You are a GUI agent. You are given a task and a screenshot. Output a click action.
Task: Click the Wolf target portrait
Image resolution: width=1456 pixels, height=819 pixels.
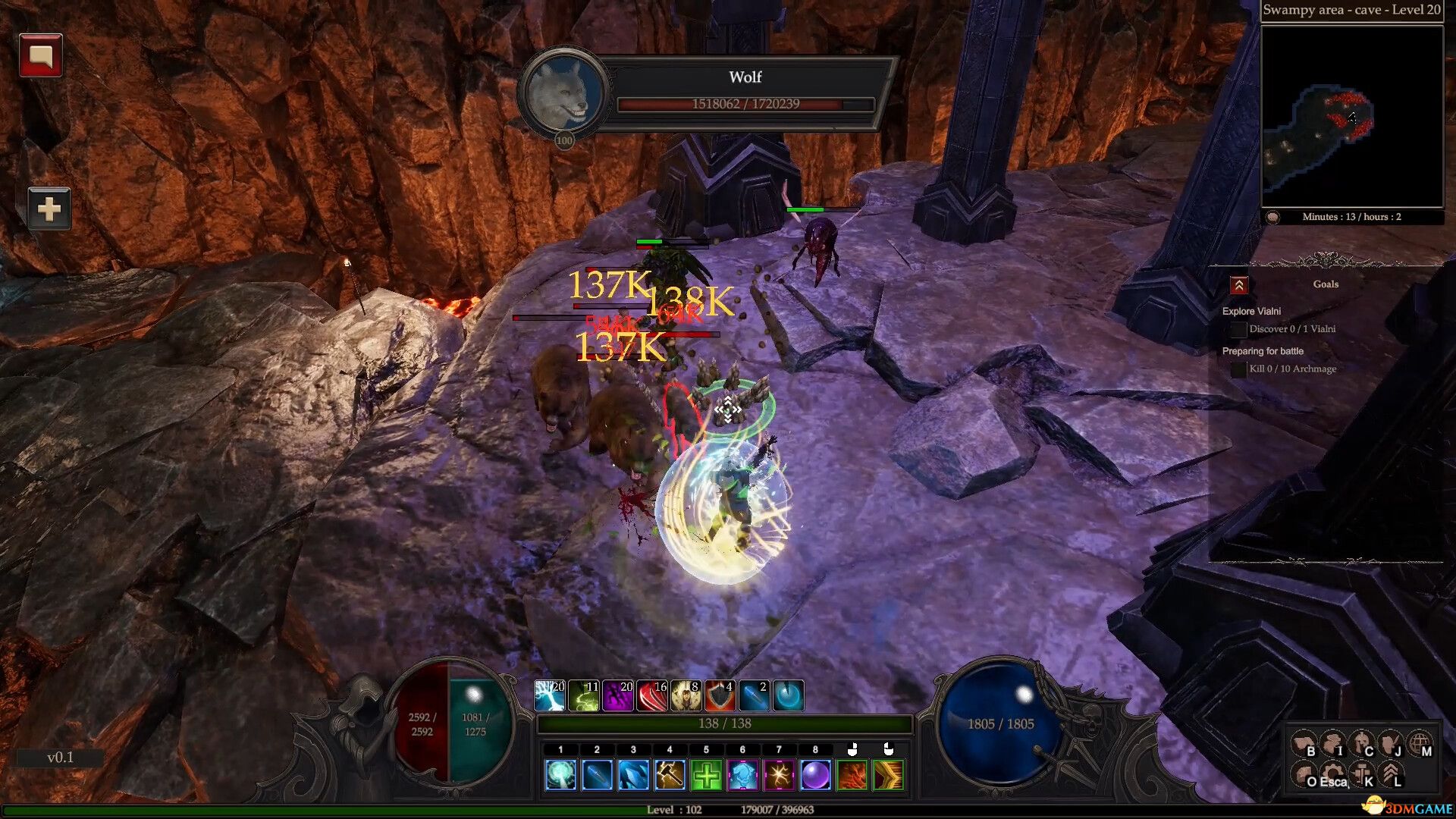(x=562, y=94)
